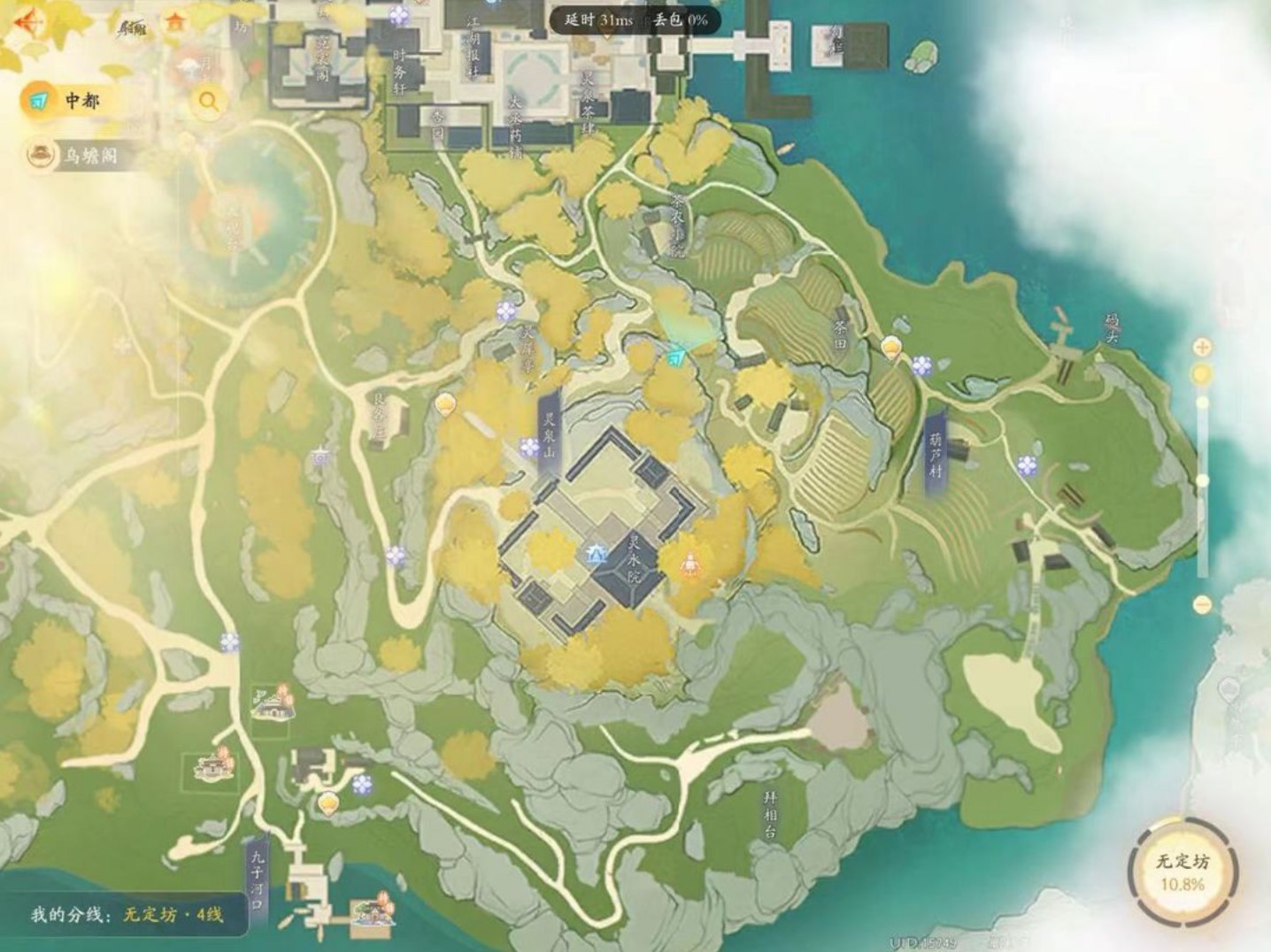Open the map search magnifier
The image size is (1271, 952).
[208, 101]
